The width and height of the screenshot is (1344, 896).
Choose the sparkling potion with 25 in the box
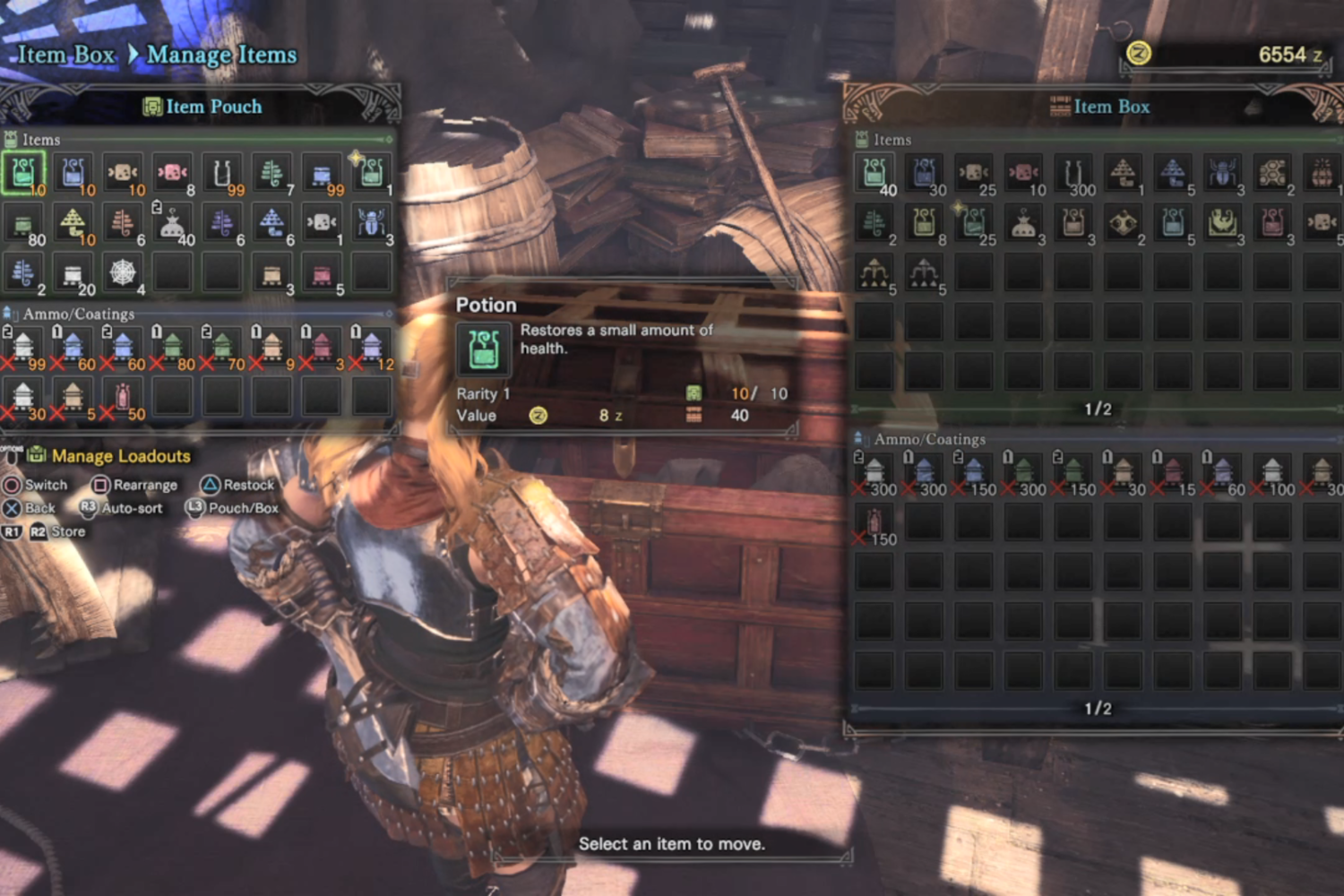pos(974,221)
